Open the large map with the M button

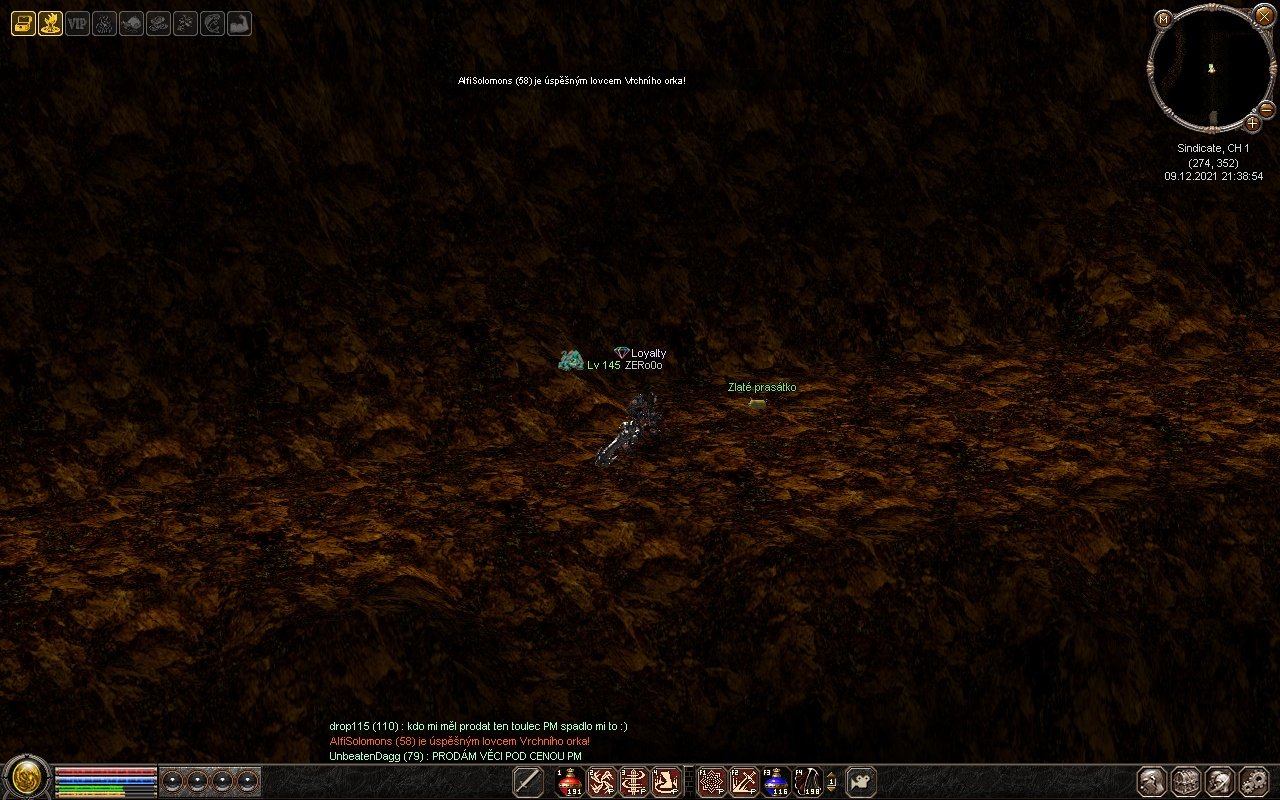pos(1163,19)
